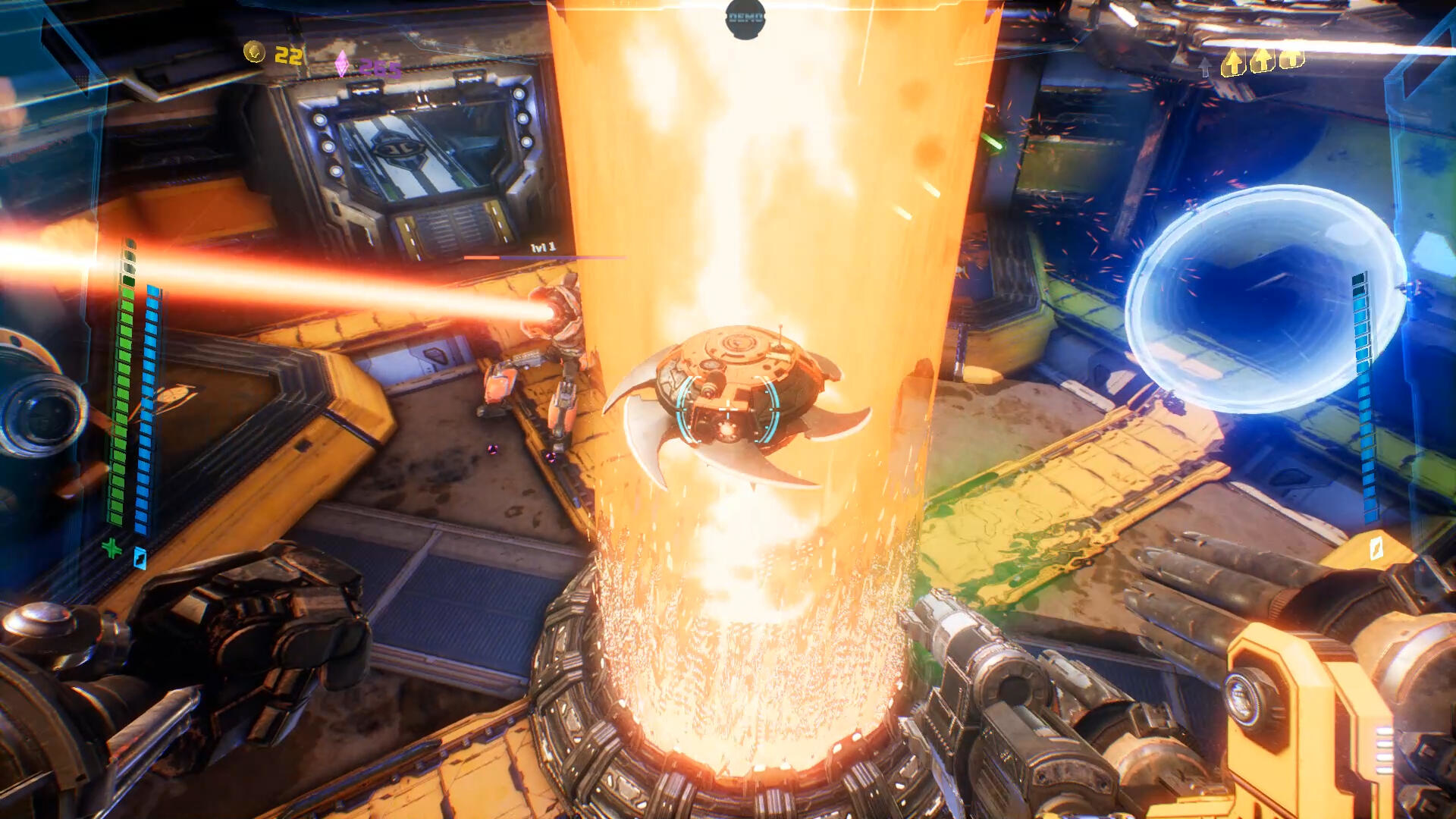
Task: Click the round DEMO badge
Action: pyautogui.click(x=745, y=17)
